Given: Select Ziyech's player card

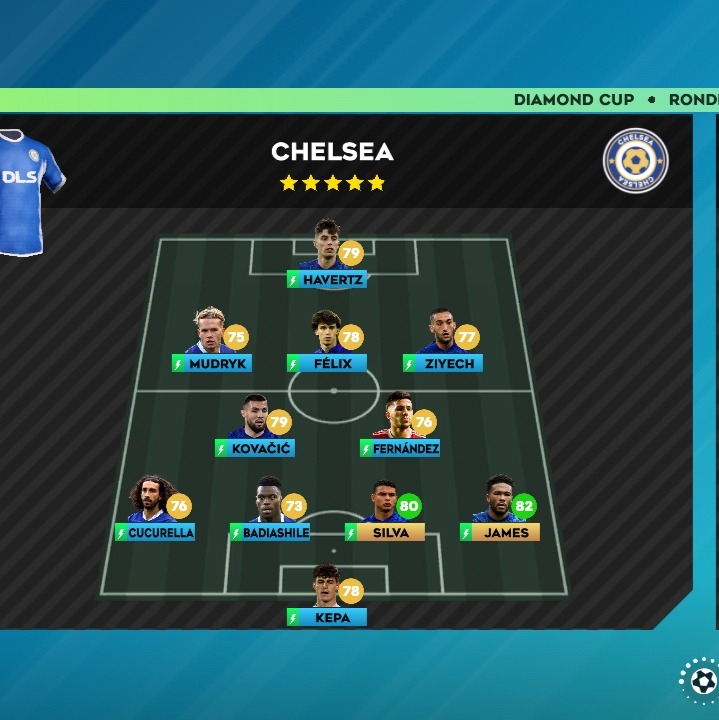Looking at the screenshot, I should [443, 342].
